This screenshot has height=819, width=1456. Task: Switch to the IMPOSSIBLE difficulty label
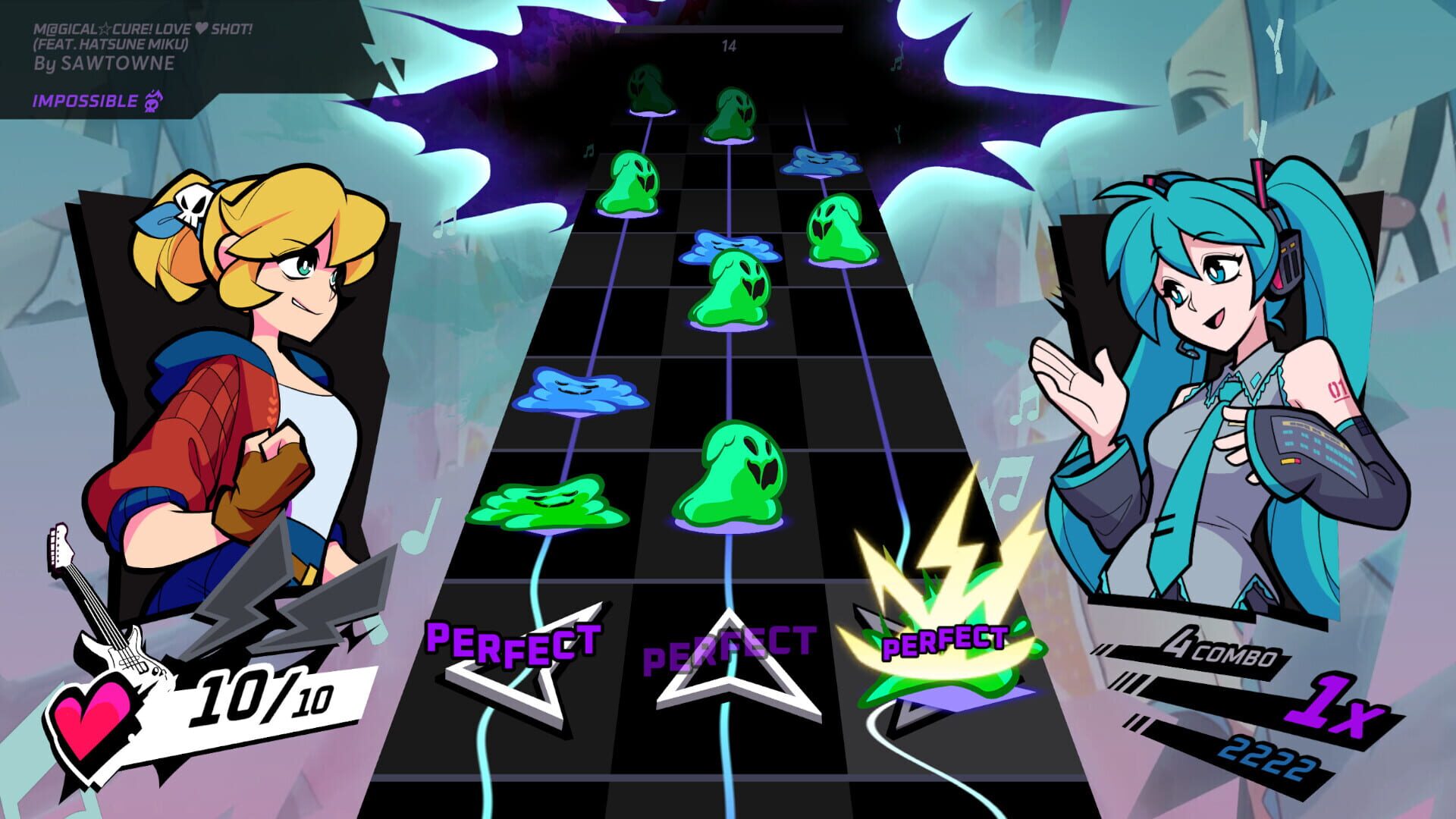click(83, 100)
